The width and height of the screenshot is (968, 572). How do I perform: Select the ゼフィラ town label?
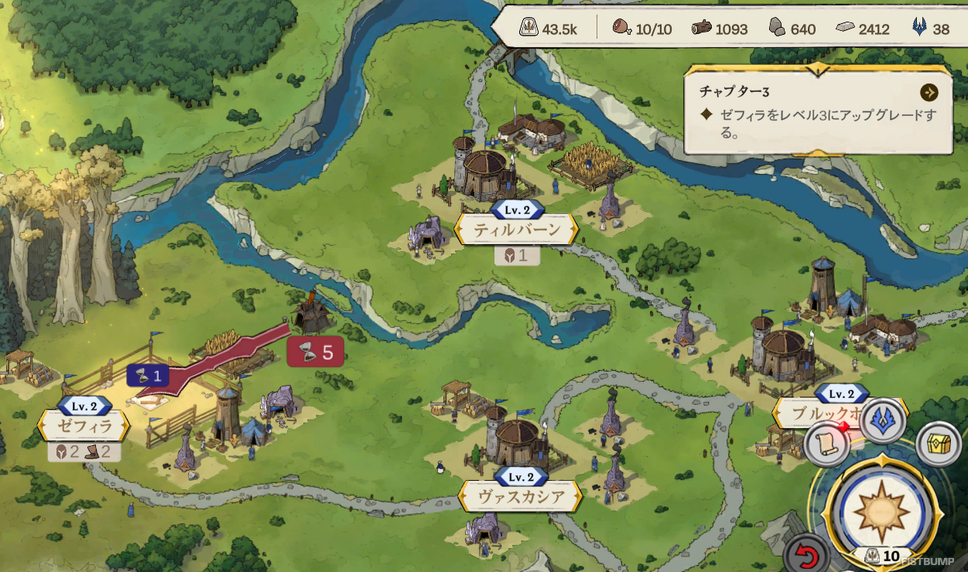click(83, 426)
